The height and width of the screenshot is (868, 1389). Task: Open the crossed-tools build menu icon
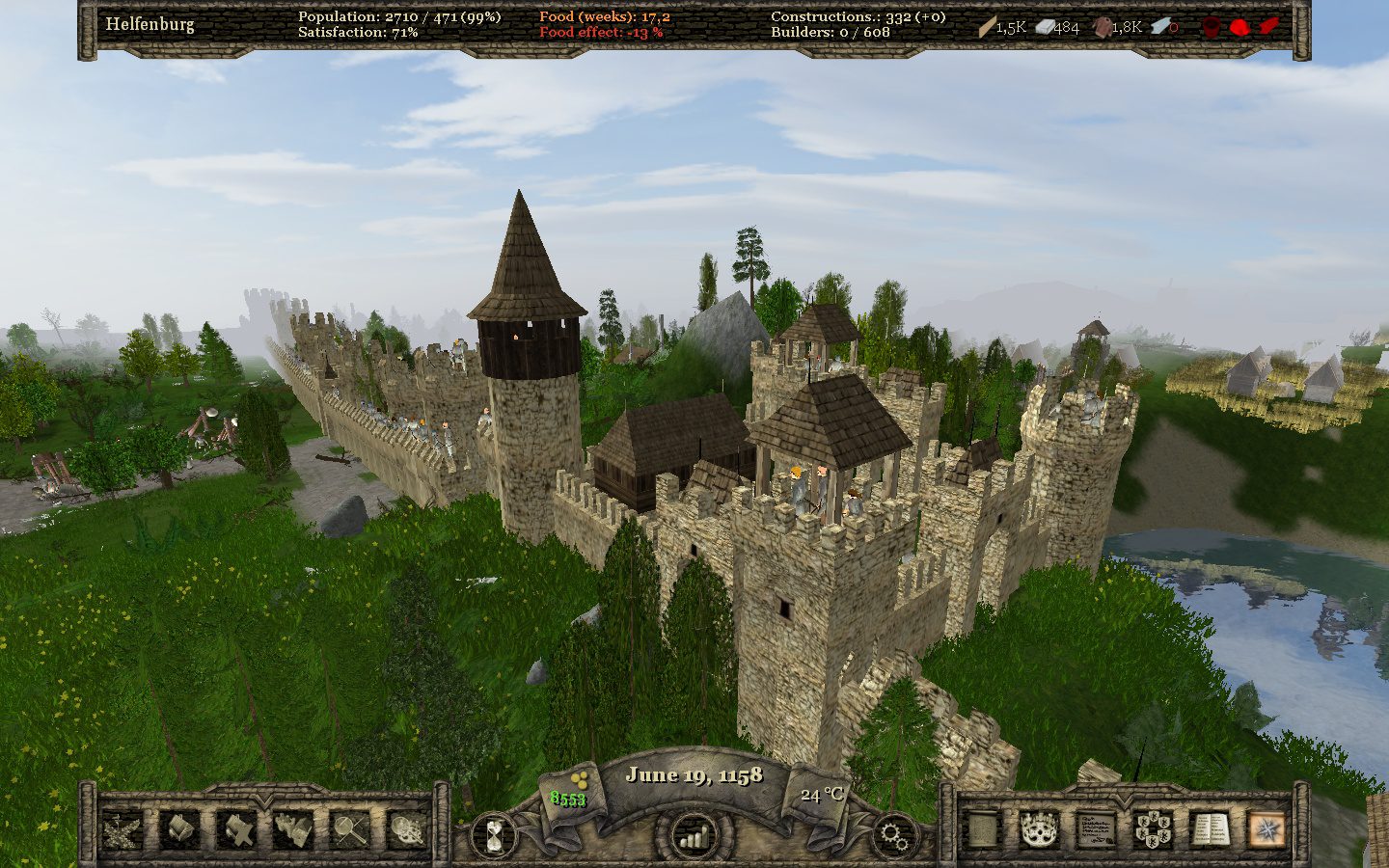pos(123,828)
